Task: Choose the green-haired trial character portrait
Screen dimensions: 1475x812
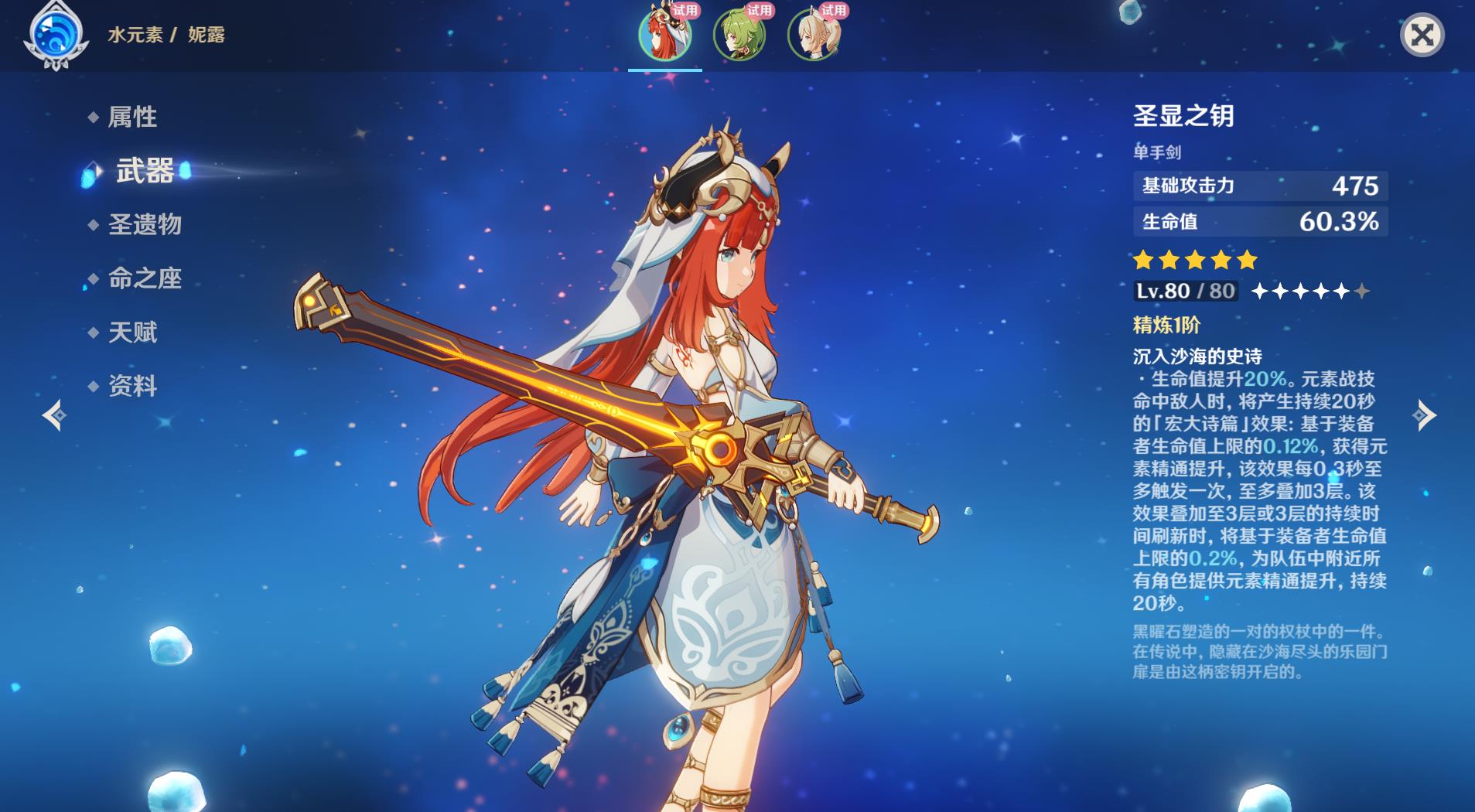Action: click(739, 35)
